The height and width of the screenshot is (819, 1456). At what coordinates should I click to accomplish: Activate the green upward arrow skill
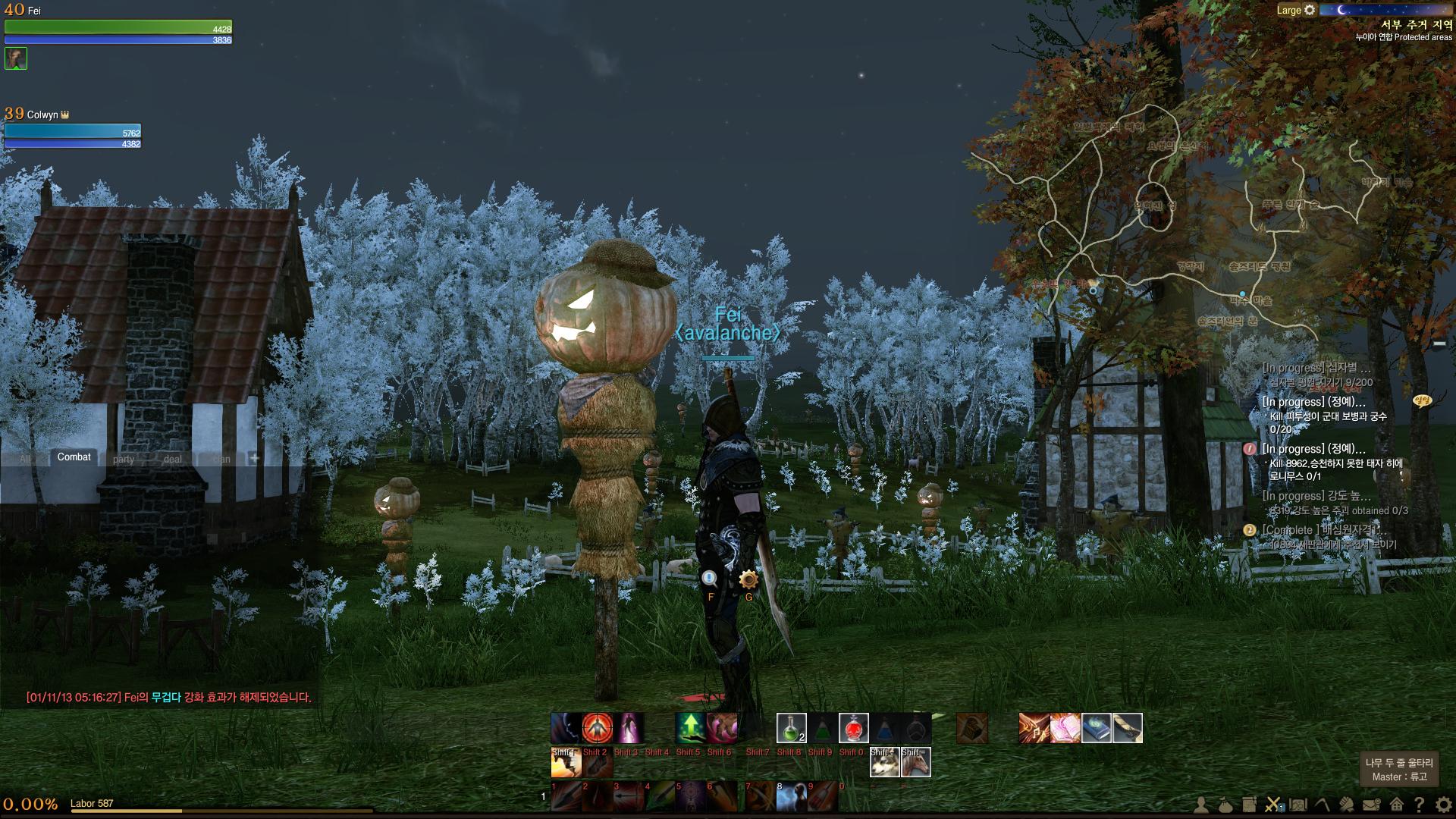tap(690, 728)
